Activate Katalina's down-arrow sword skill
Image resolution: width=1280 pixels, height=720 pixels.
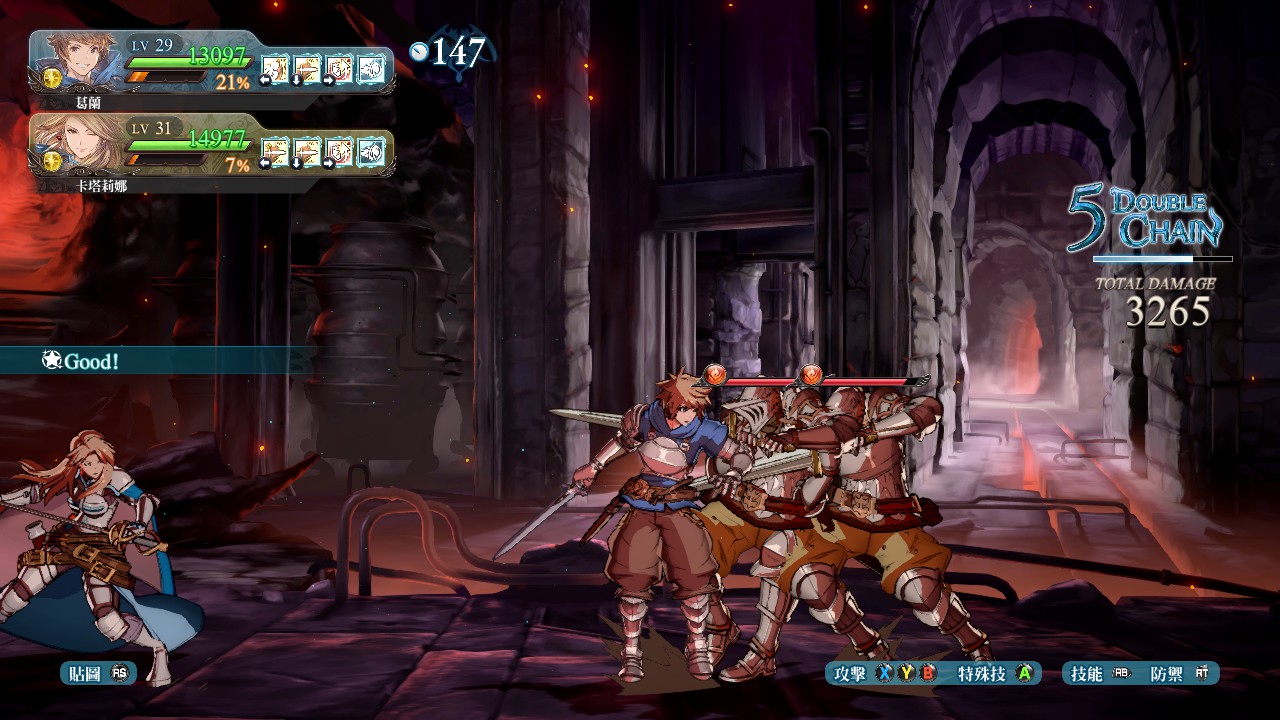click(x=307, y=151)
